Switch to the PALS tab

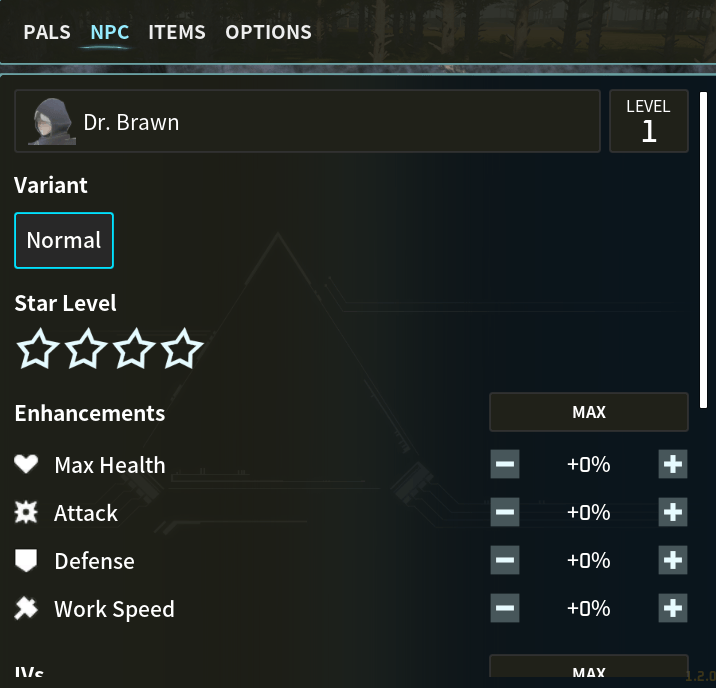(47, 32)
